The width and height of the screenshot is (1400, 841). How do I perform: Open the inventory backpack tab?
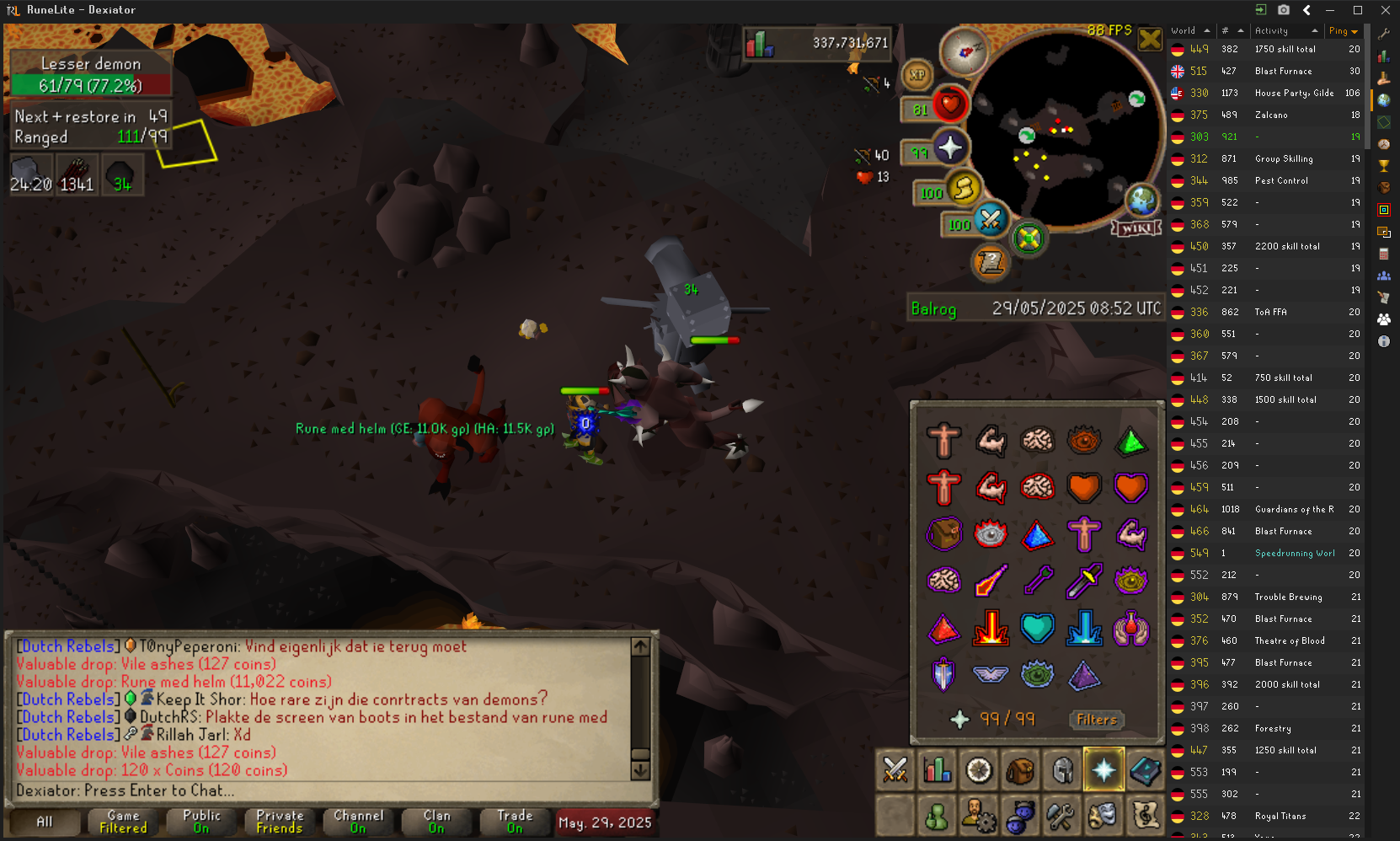pos(1020,770)
